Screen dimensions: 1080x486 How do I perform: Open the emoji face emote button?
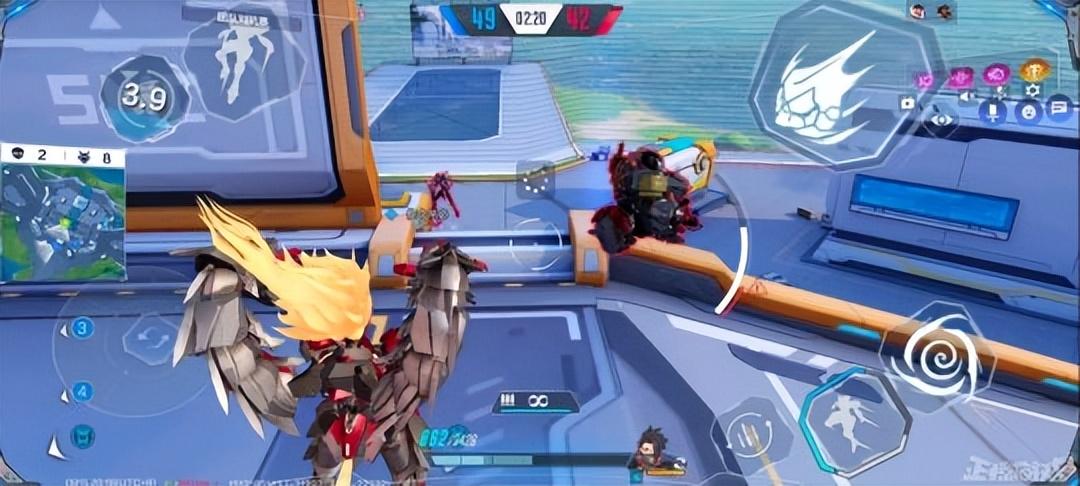coord(1027,111)
